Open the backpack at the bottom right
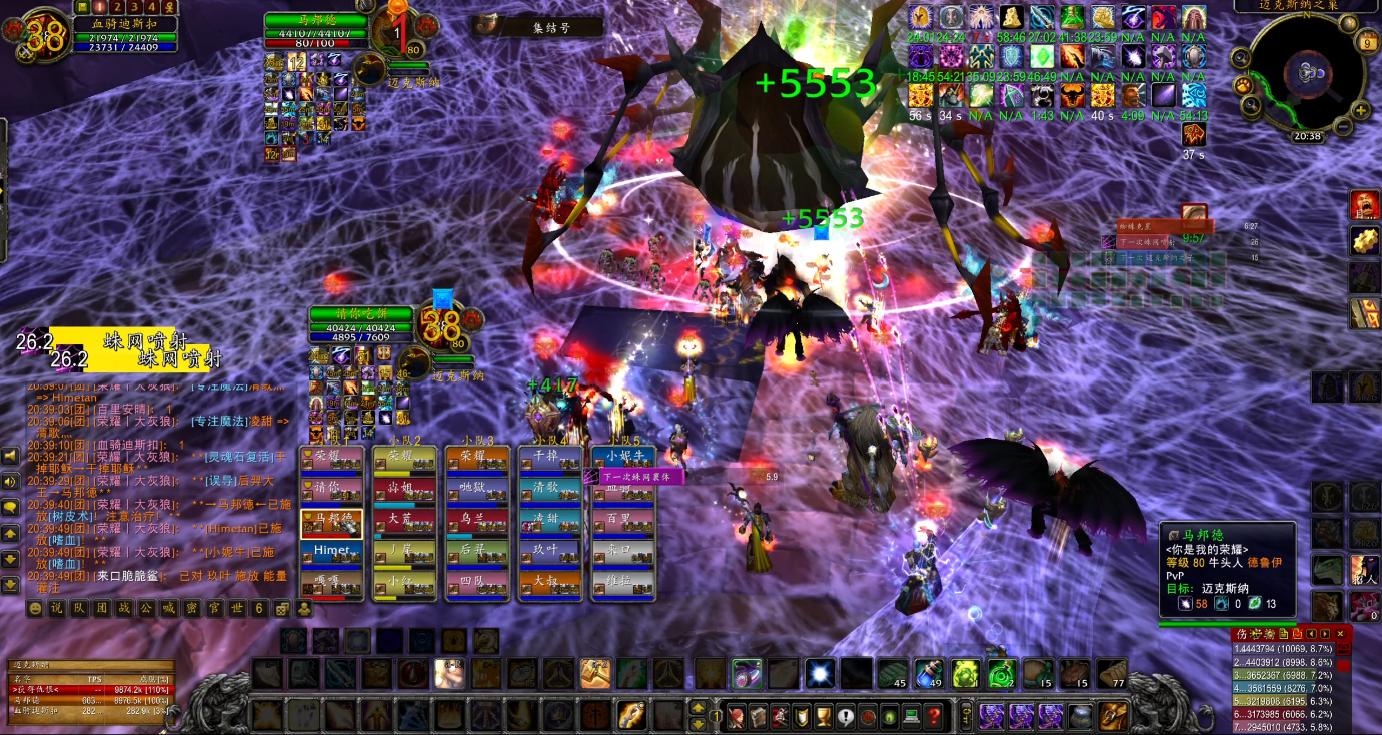 click(x=1113, y=716)
